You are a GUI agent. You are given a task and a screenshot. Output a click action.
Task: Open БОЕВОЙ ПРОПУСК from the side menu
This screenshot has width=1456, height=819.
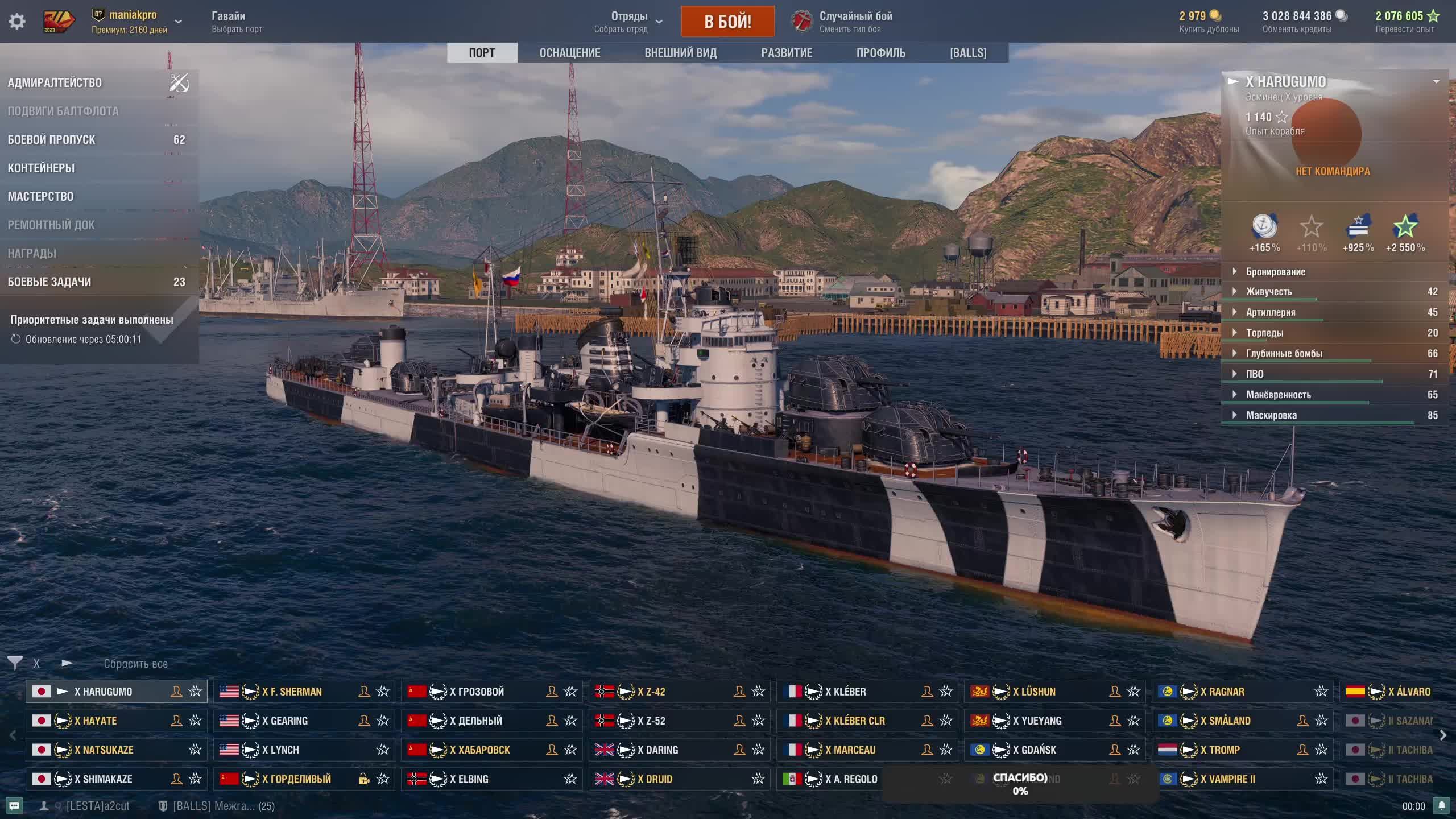click(52, 140)
